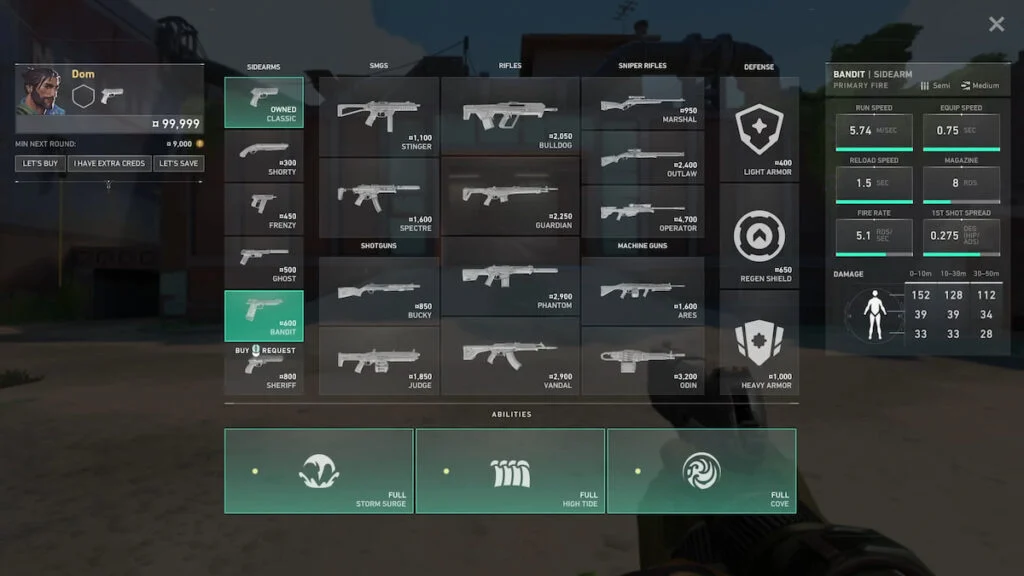
Task: Purchase Heavy Armor
Action: click(x=759, y=345)
